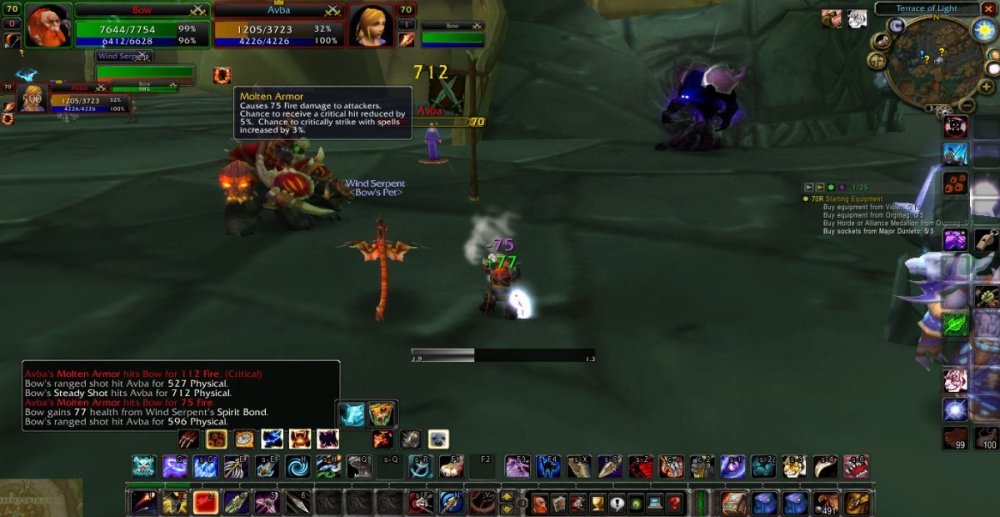The width and height of the screenshot is (1000, 517).
Task: Close the minimap with the X button
Action: click(x=989, y=8)
